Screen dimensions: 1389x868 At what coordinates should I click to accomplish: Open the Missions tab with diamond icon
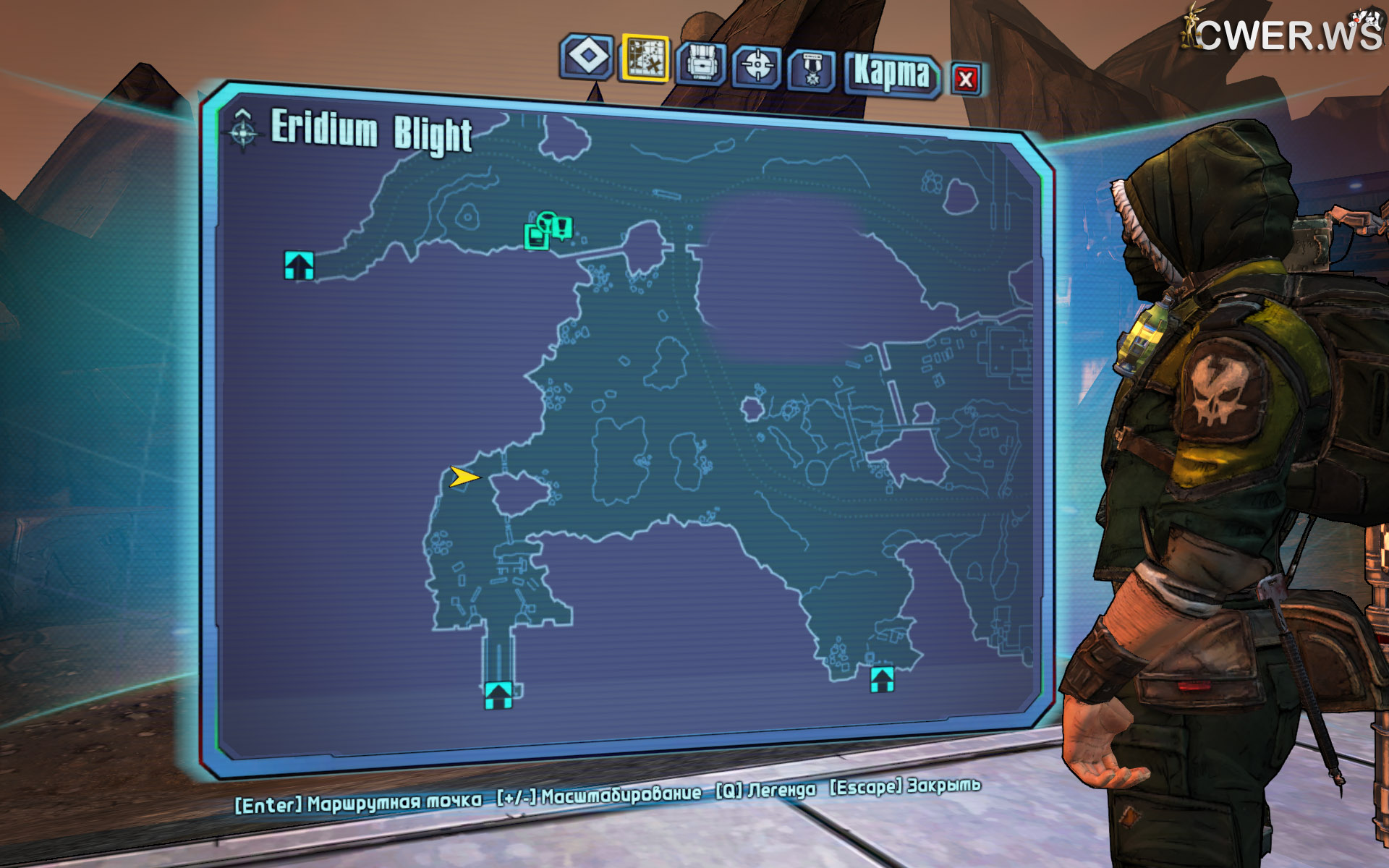pyautogui.click(x=587, y=56)
